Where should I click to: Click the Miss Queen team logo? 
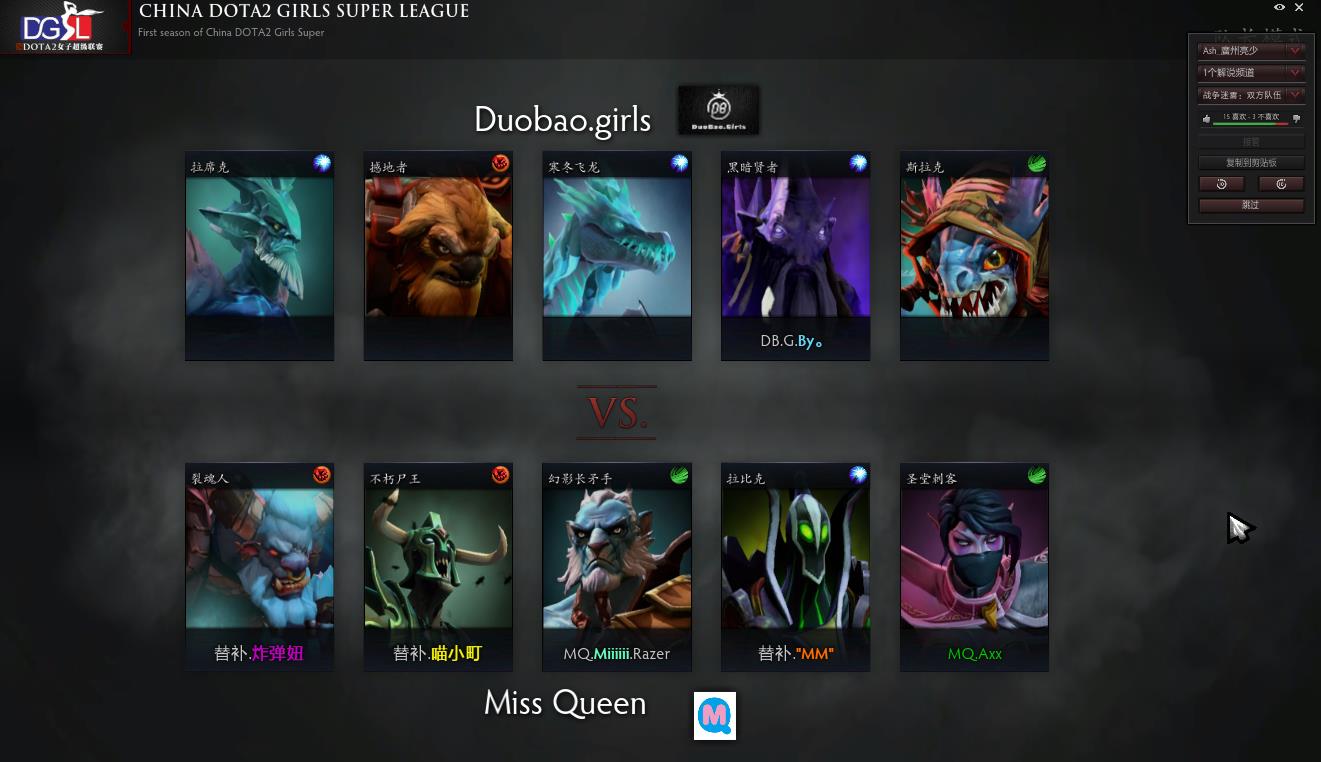point(715,716)
